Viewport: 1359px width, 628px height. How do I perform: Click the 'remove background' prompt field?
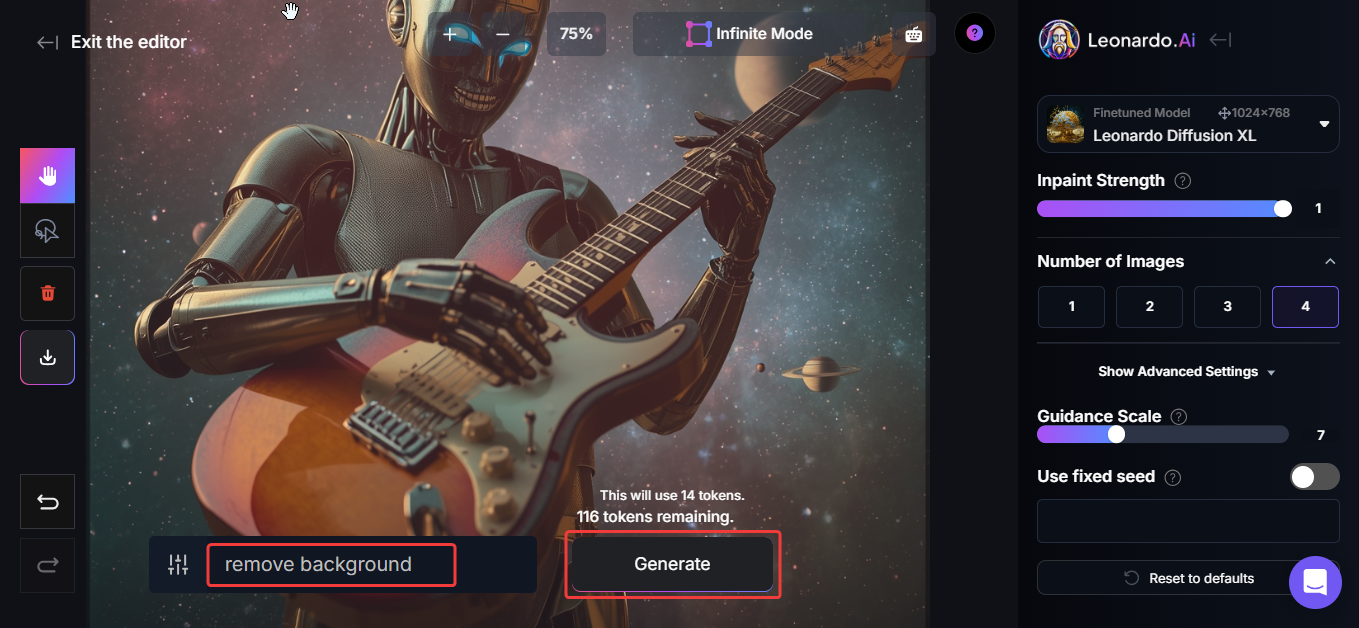coord(331,565)
